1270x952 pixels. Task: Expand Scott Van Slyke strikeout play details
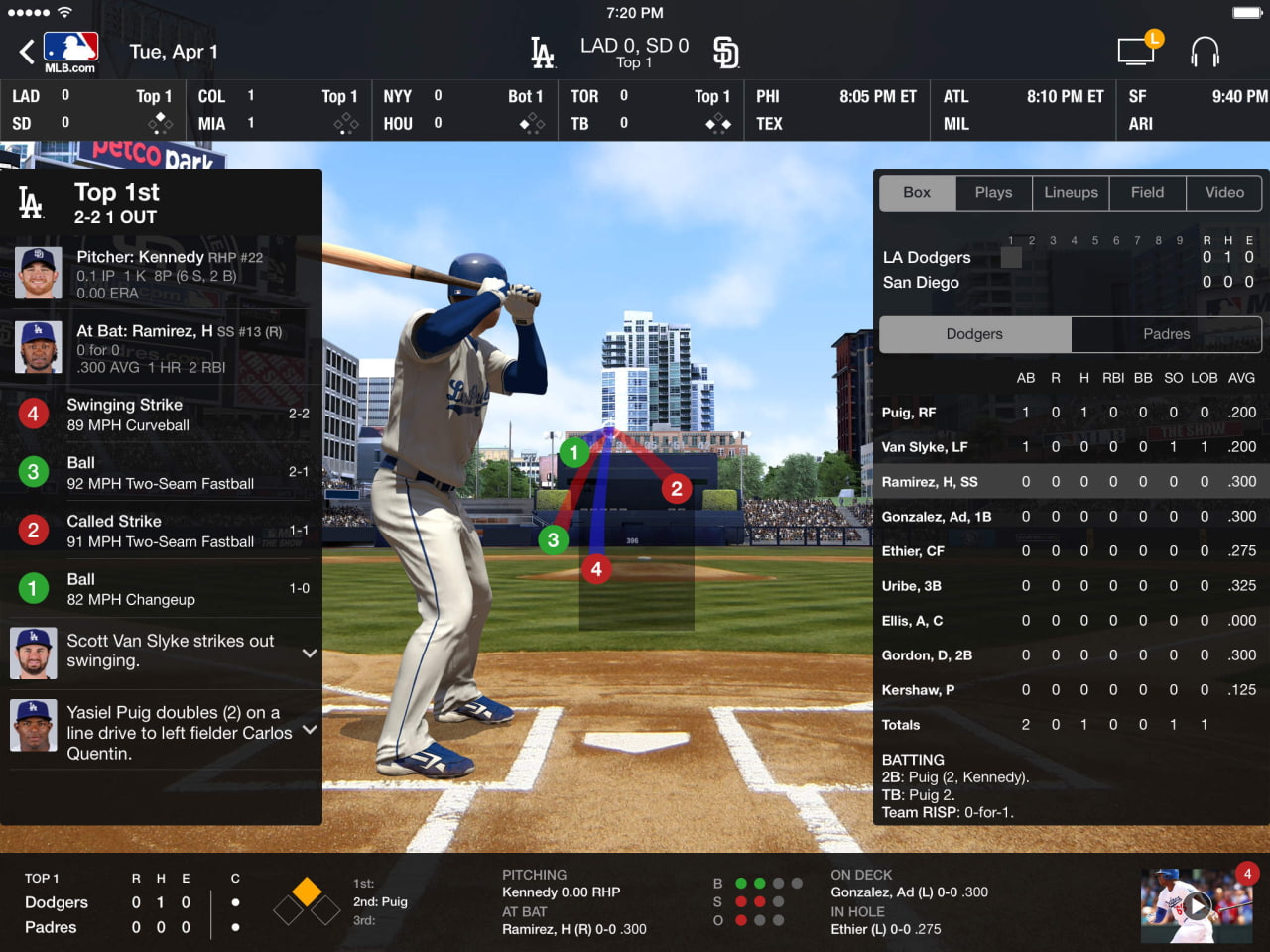[x=309, y=653]
